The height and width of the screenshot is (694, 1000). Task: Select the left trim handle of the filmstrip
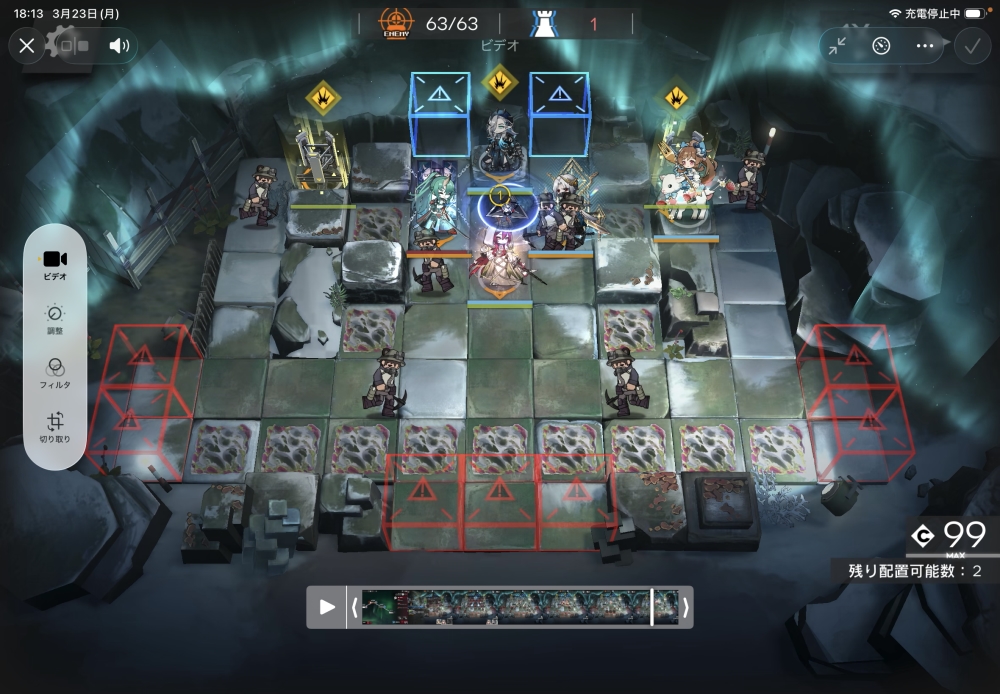point(354,607)
